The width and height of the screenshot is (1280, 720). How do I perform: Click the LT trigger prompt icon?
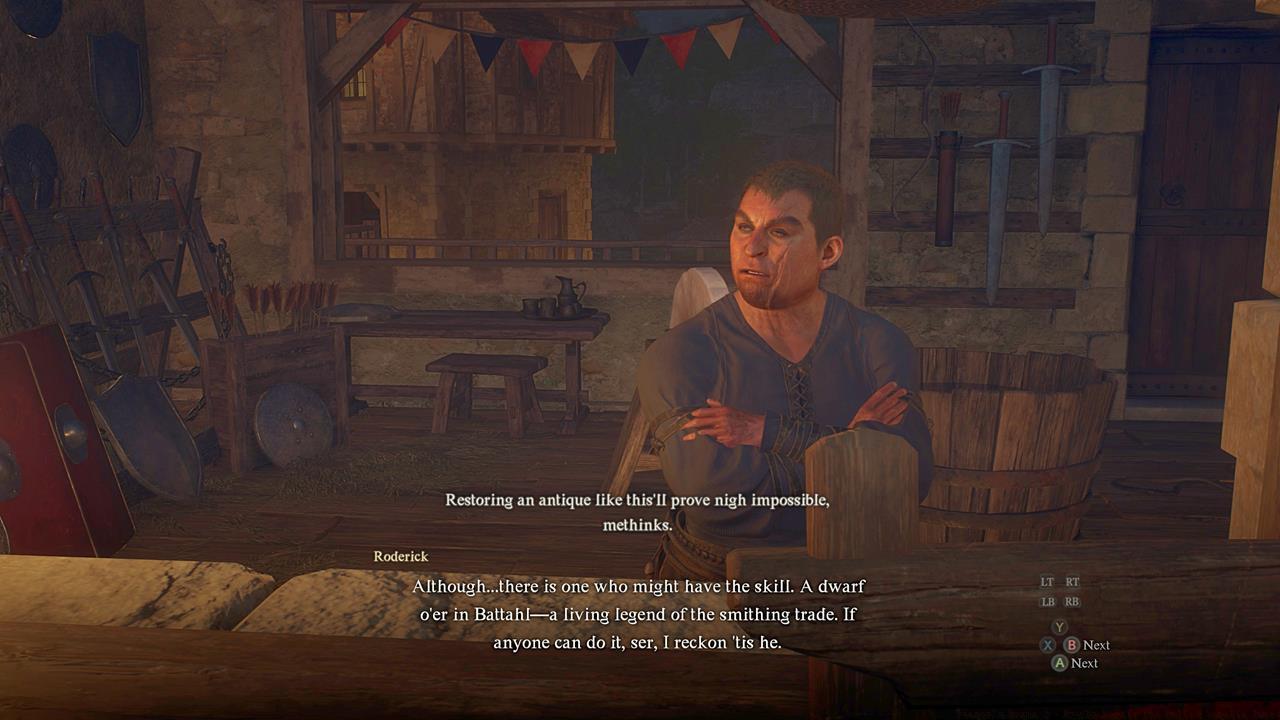point(1049,581)
